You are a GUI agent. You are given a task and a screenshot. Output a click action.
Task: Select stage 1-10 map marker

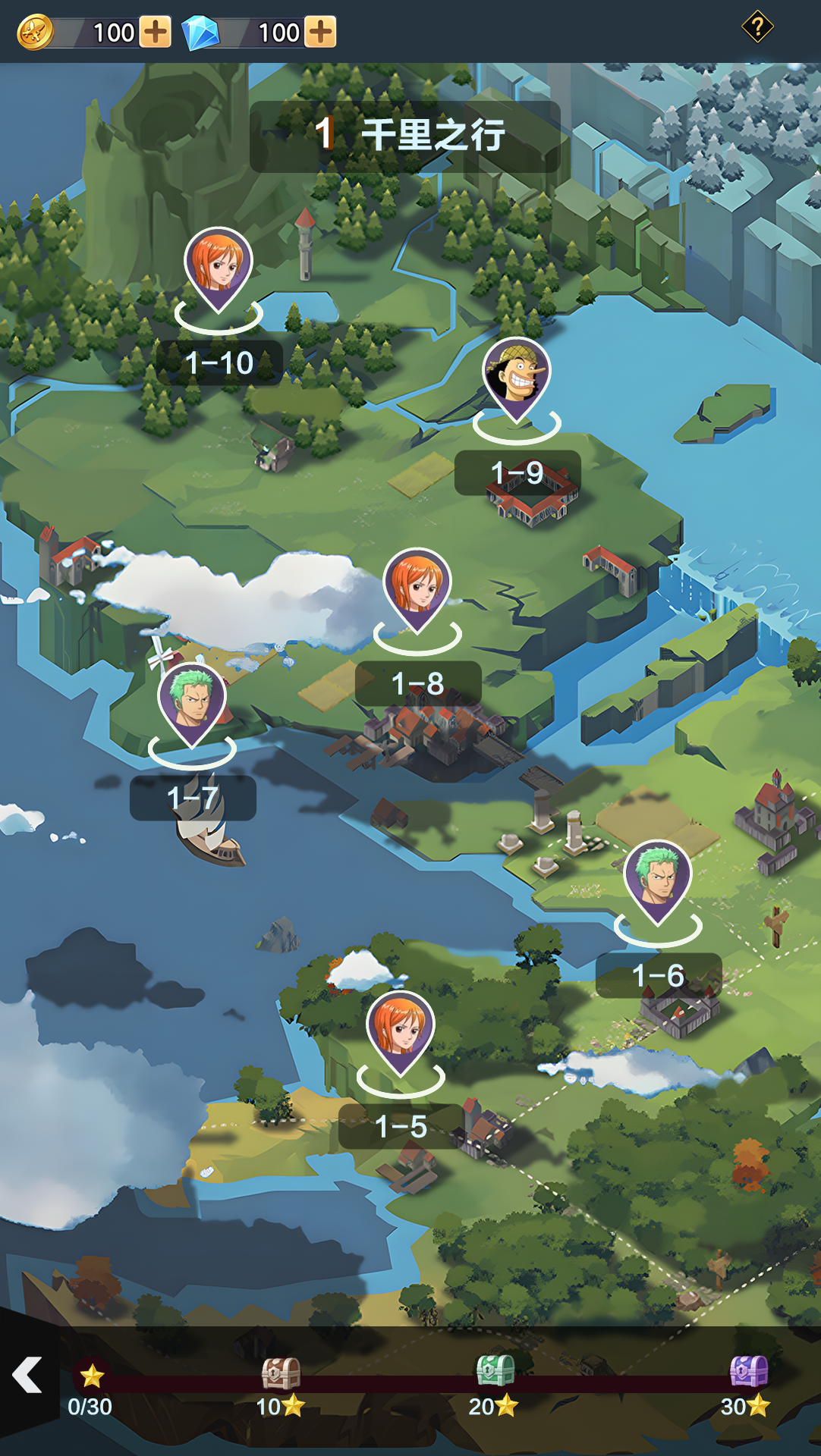click(x=219, y=267)
